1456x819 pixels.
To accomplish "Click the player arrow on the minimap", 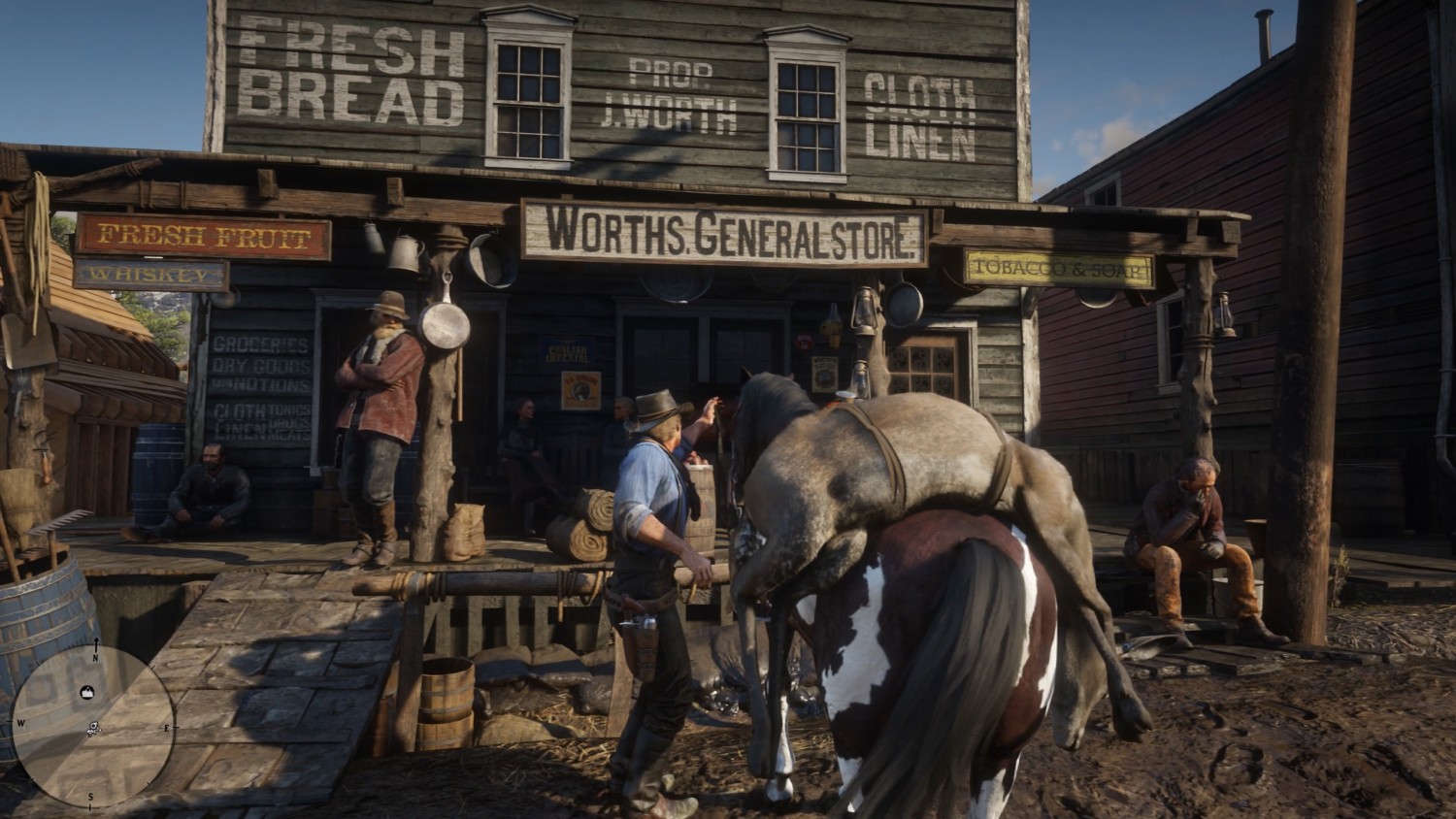I will (x=93, y=728).
